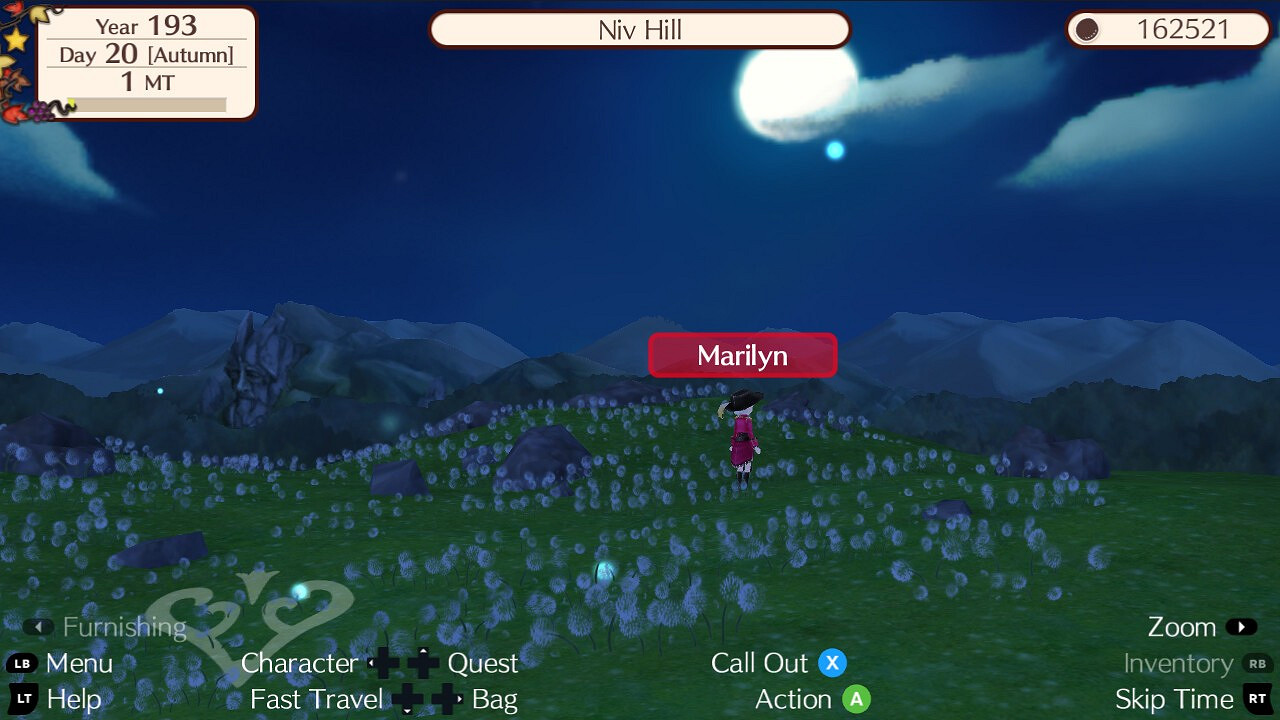
Task: Expand the Furnishing option with left arrow
Action: [40, 627]
